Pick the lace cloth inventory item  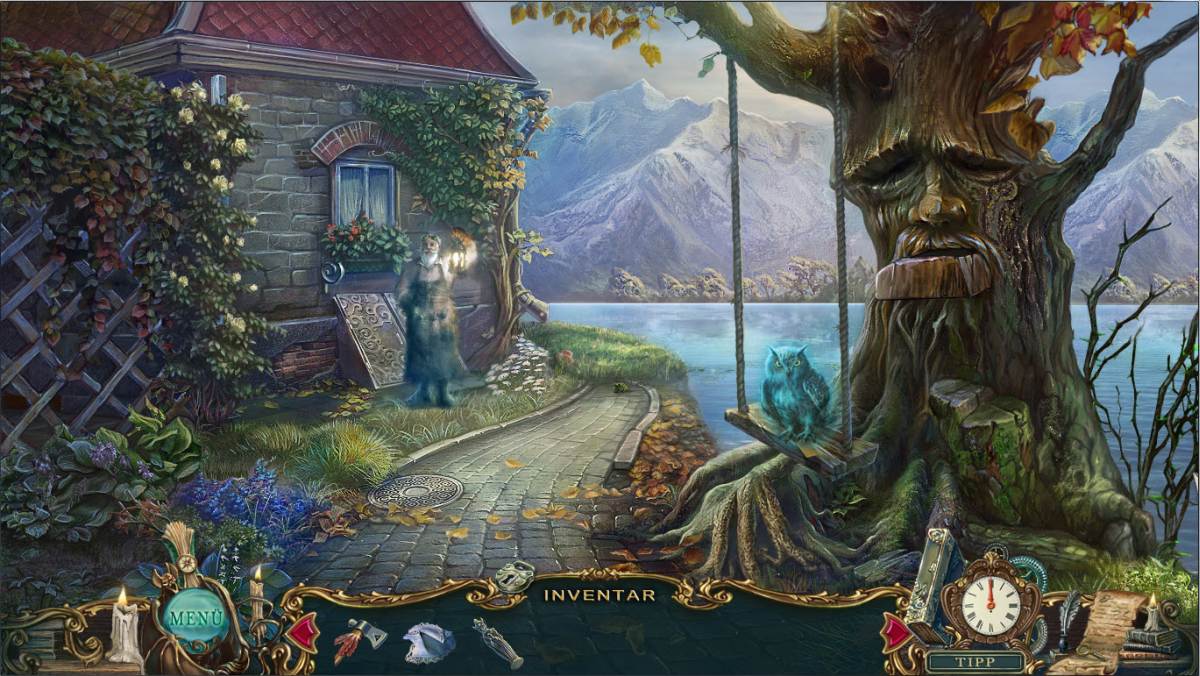point(429,642)
